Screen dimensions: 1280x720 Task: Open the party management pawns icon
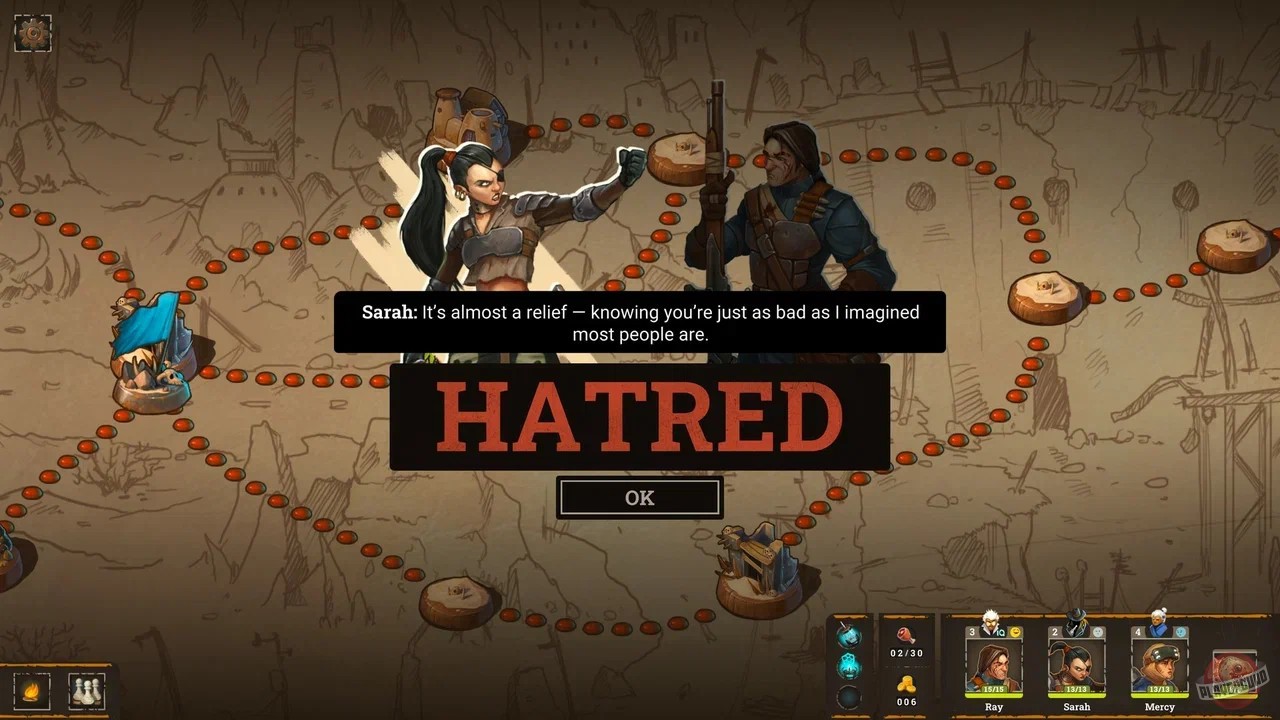click(86, 690)
